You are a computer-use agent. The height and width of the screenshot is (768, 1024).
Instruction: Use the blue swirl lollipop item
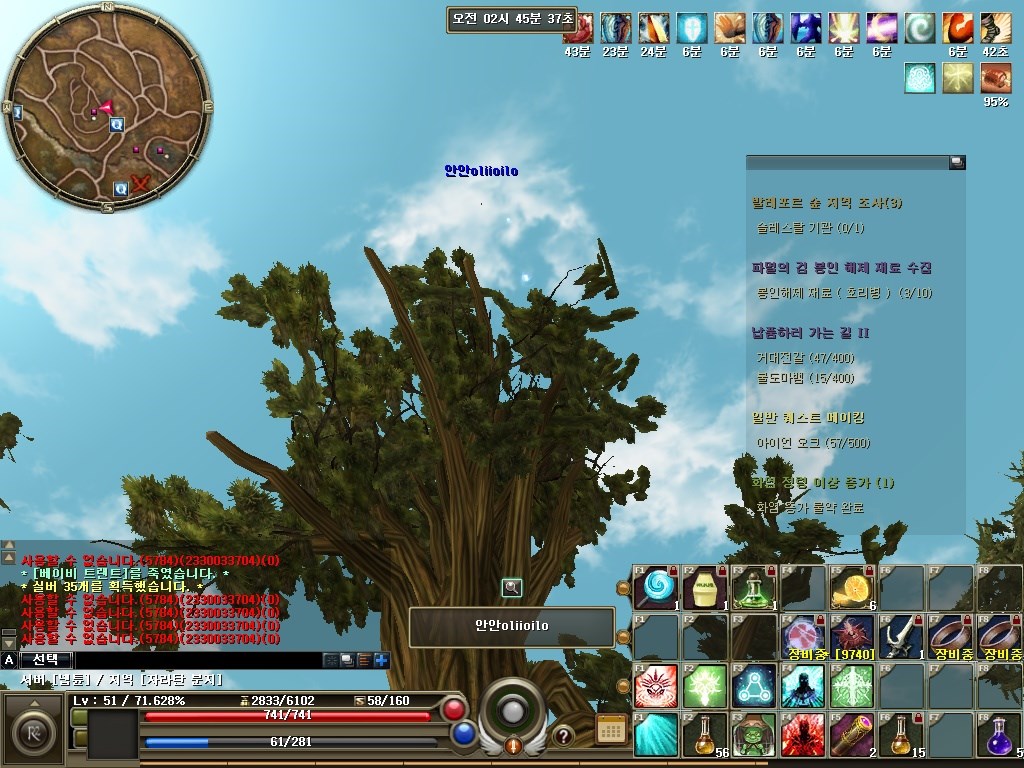click(657, 587)
